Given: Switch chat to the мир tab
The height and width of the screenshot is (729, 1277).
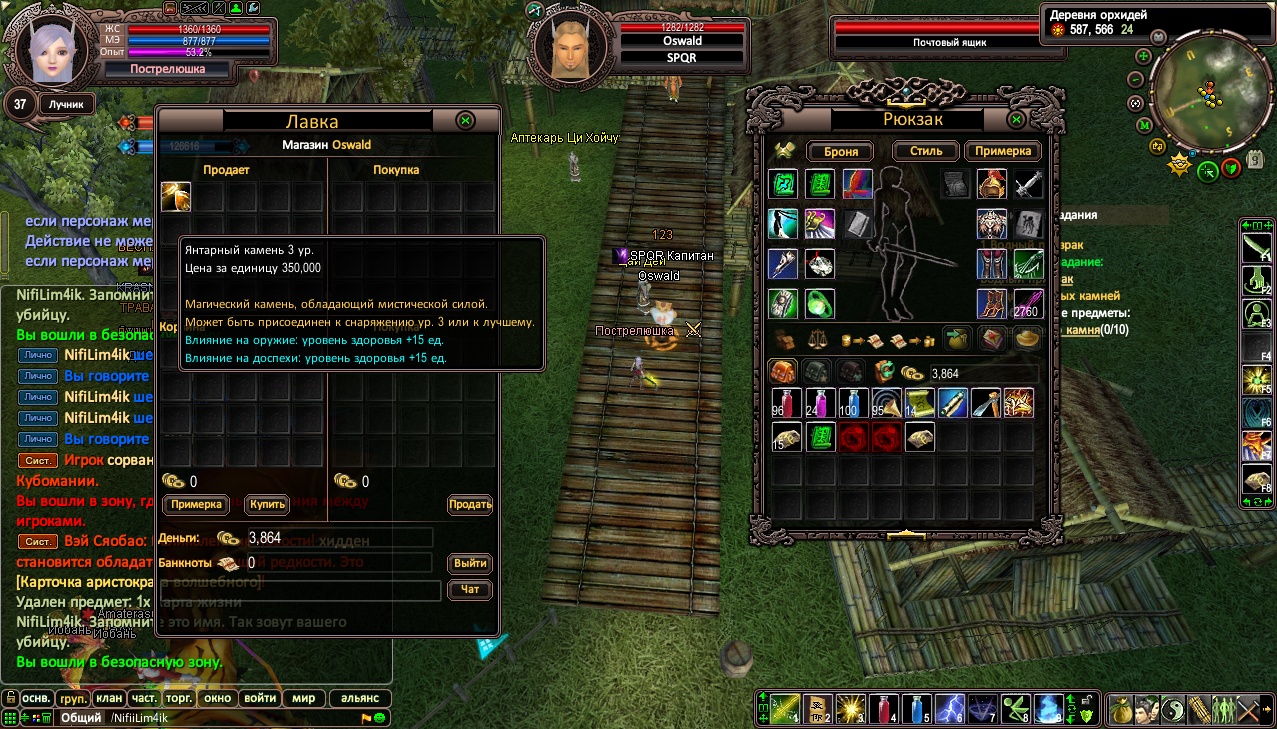Looking at the screenshot, I should click(x=303, y=698).
